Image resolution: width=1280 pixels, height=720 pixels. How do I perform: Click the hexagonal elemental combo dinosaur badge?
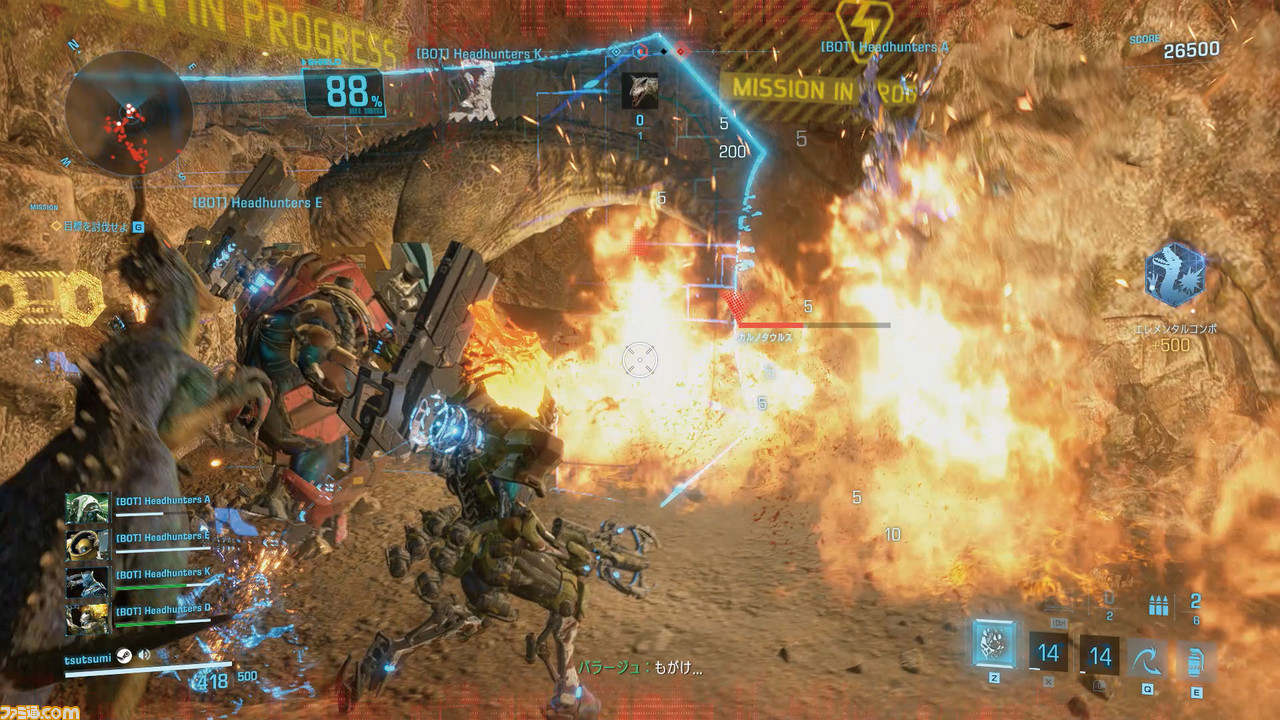coord(1174,275)
